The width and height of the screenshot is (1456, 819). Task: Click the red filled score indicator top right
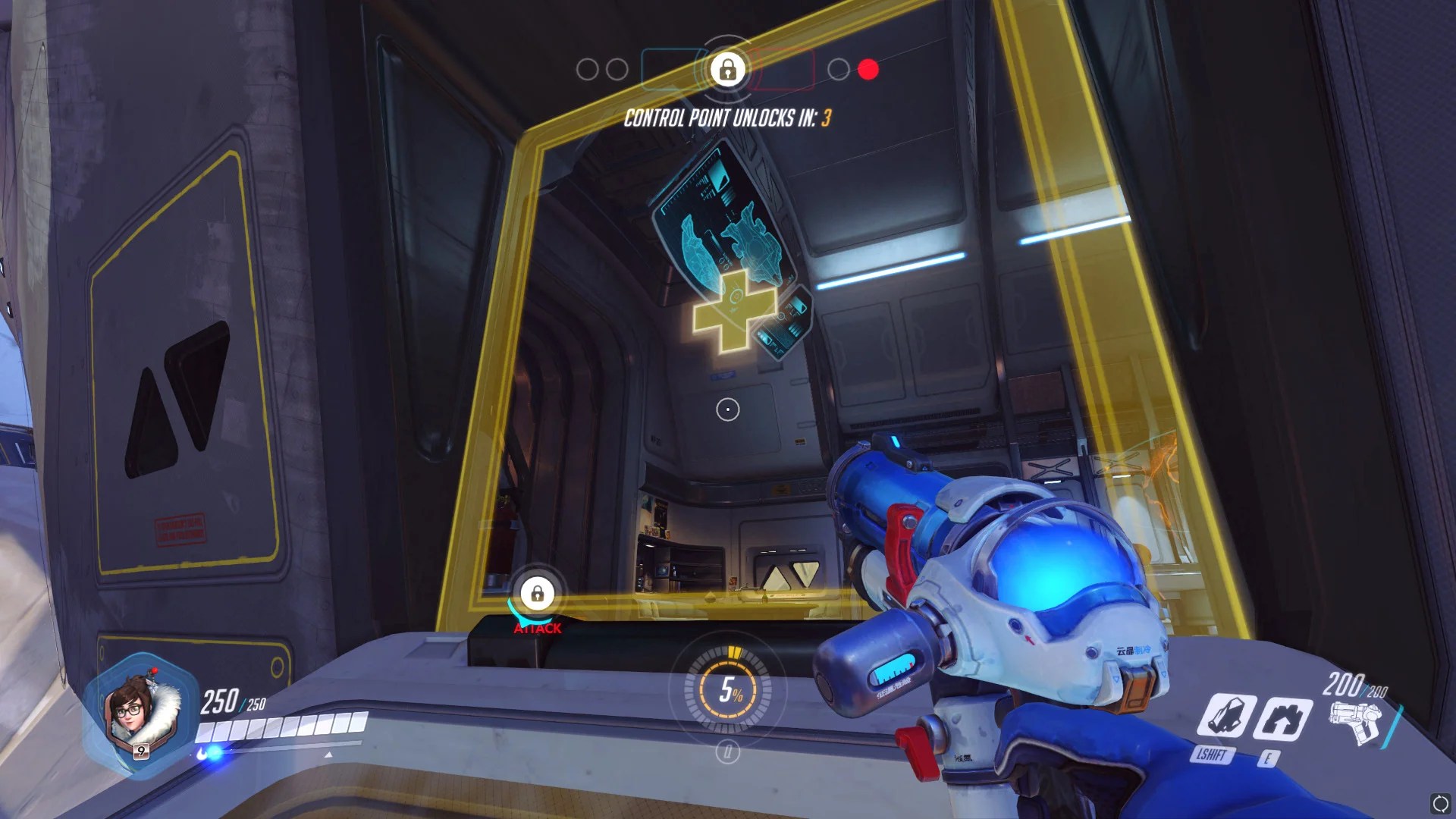[x=868, y=69]
